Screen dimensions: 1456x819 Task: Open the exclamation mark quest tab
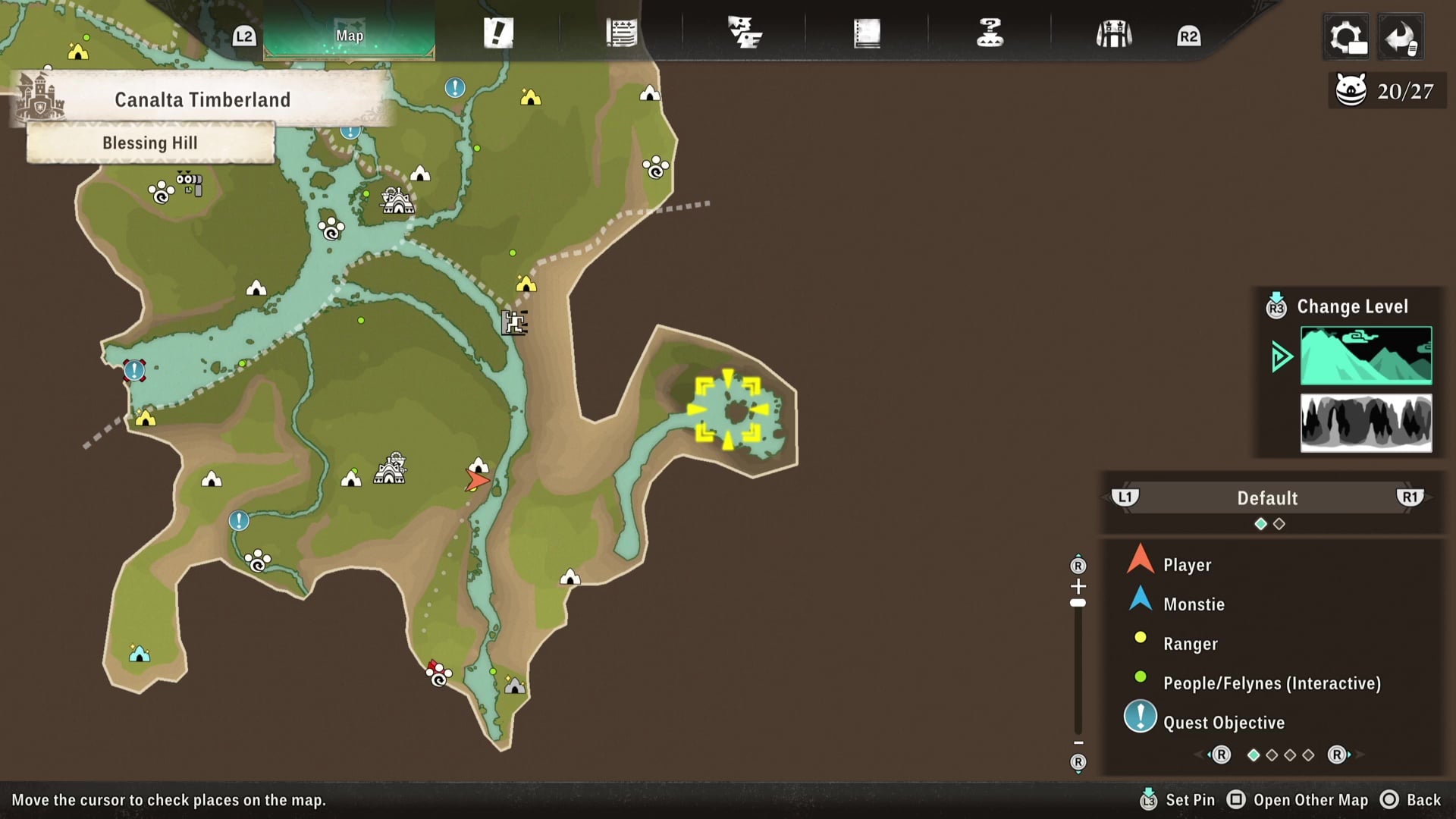tap(498, 34)
